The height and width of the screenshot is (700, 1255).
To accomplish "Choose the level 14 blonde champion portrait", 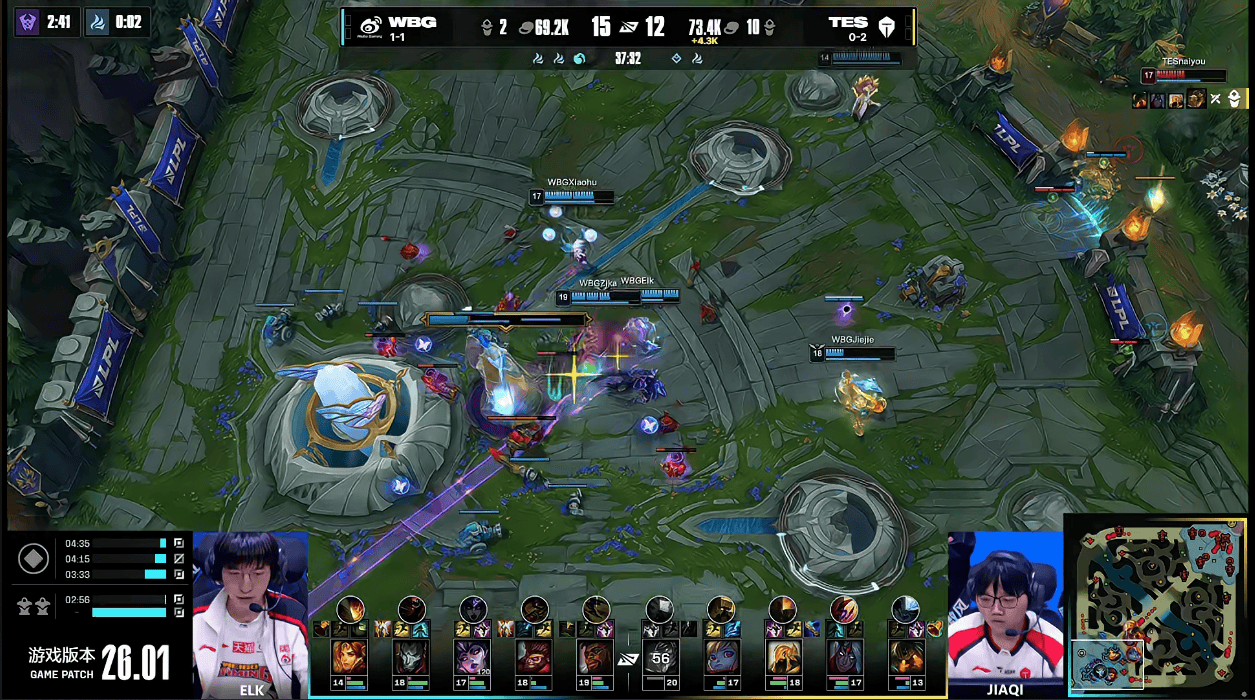I will click(x=349, y=657).
